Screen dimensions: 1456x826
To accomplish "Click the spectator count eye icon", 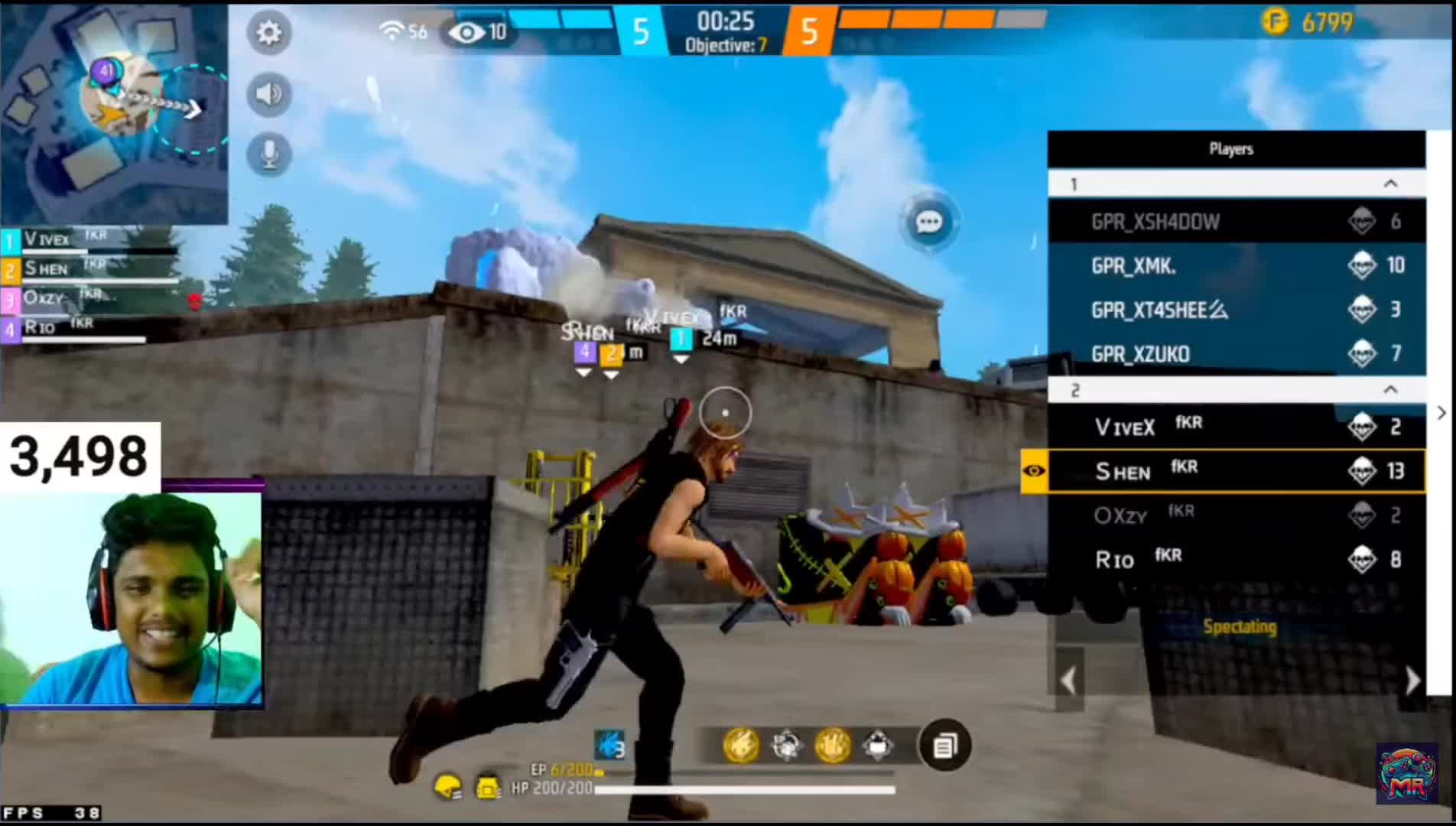I will [x=466, y=32].
